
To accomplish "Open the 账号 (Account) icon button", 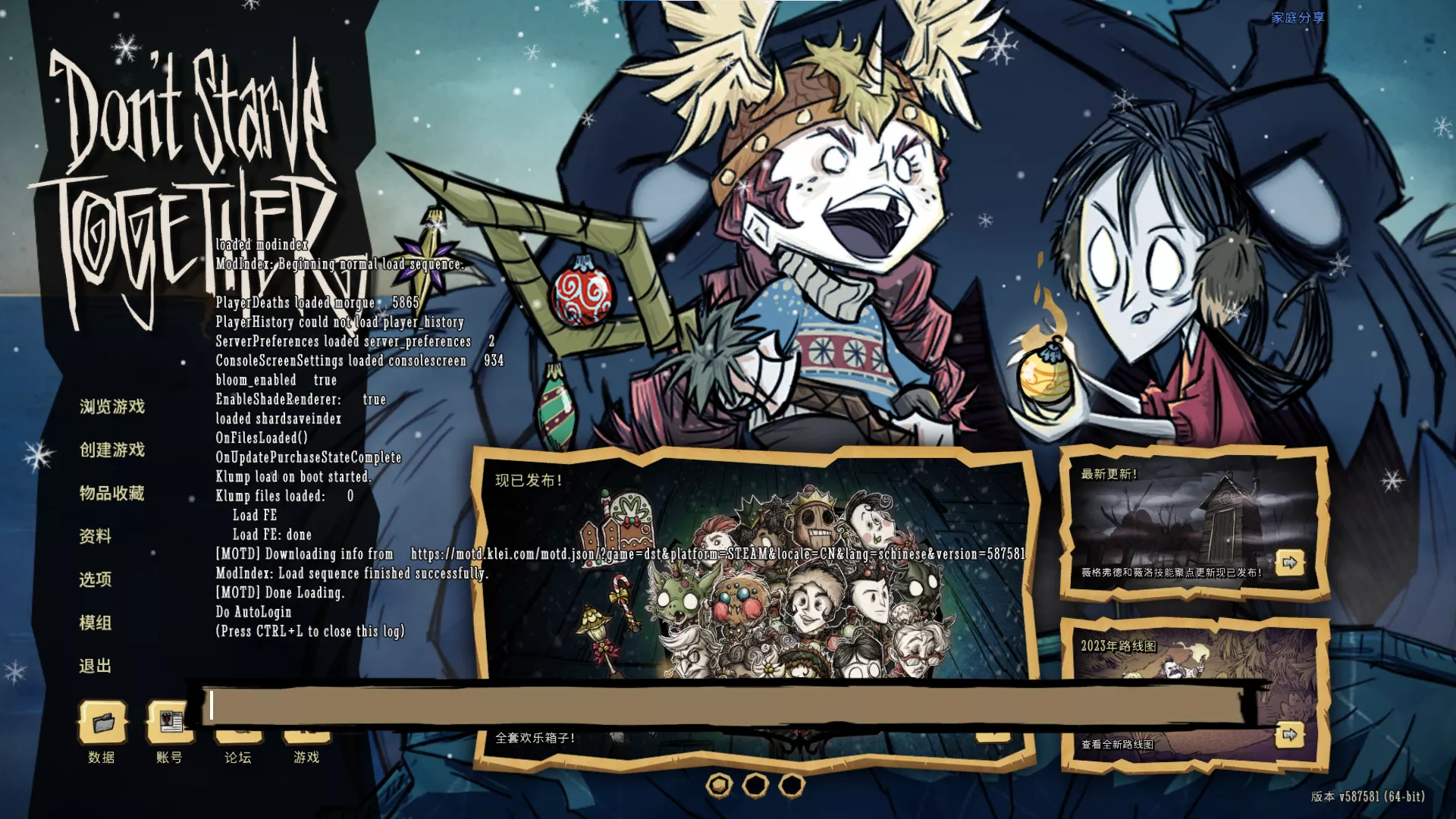I will (168, 721).
